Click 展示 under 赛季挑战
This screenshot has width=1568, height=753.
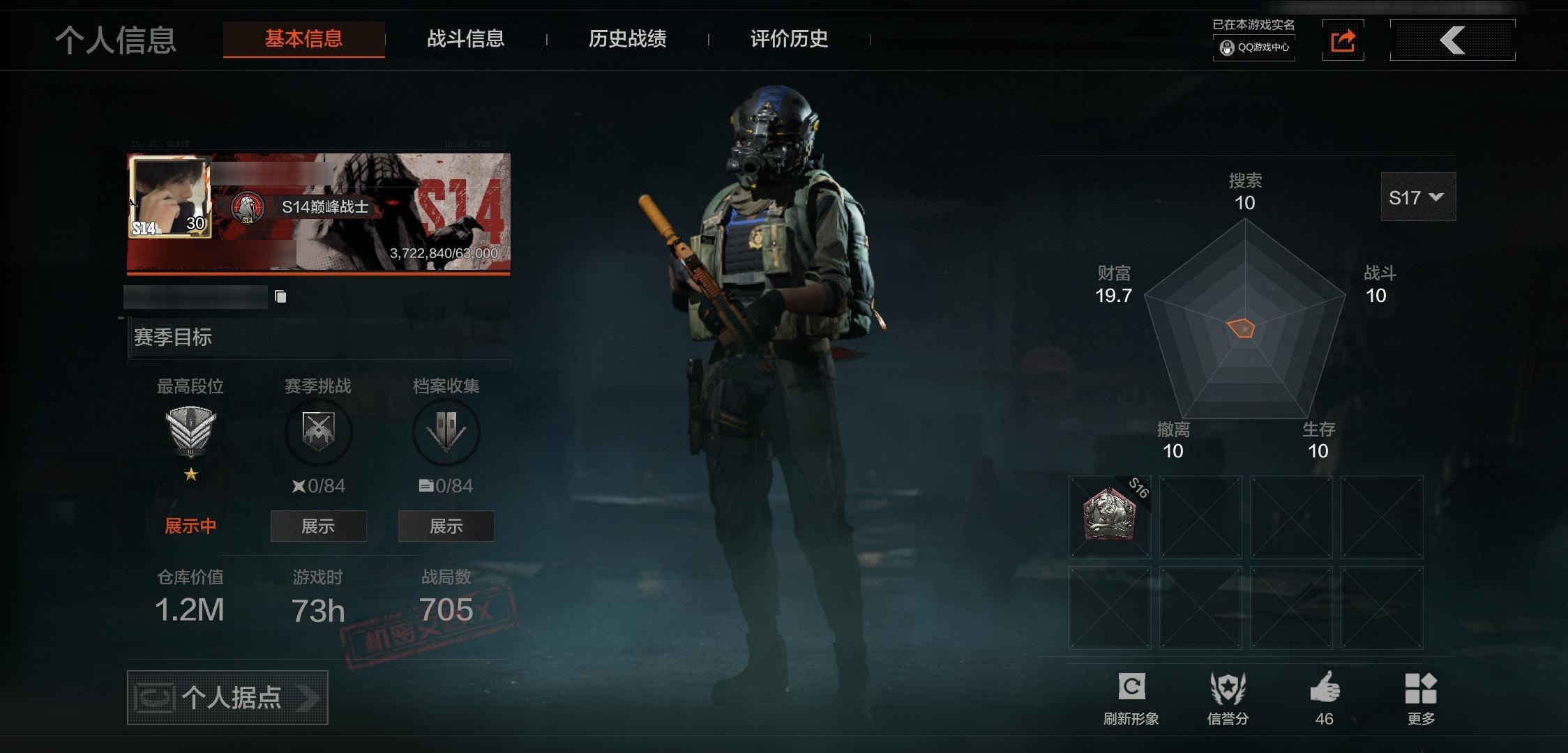pyautogui.click(x=318, y=526)
